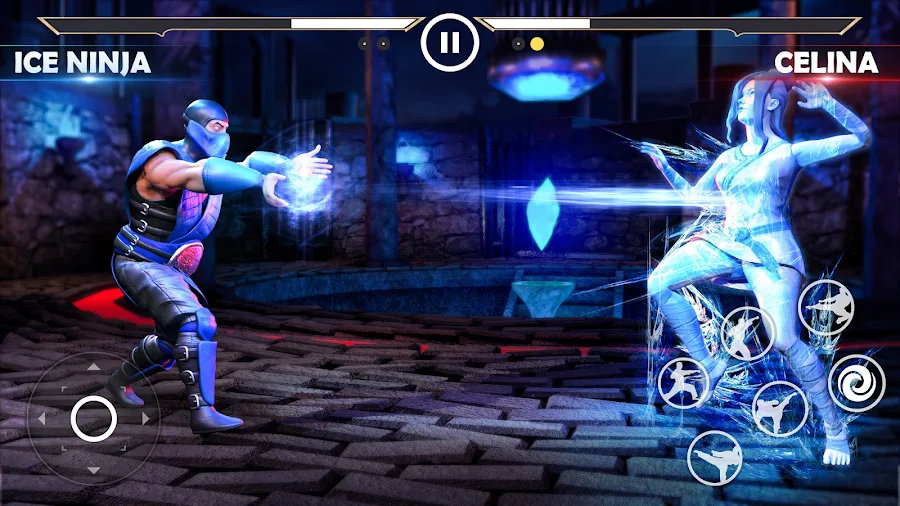Click the joystick's center ring knob
Image resolution: width=900 pixels, height=506 pixels.
pyautogui.click(x=93, y=418)
